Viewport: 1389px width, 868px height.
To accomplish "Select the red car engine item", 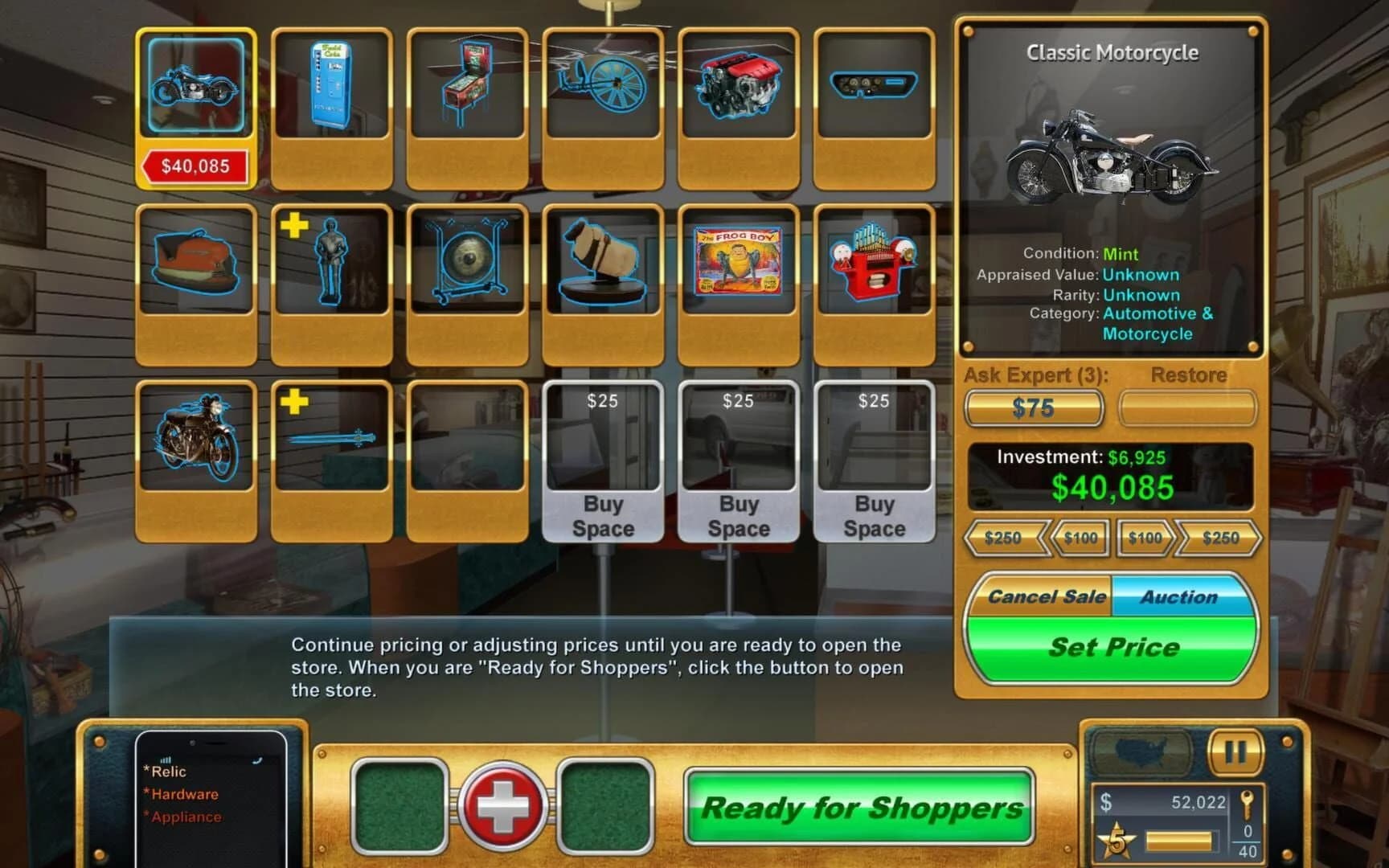I will tap(739, 88).
